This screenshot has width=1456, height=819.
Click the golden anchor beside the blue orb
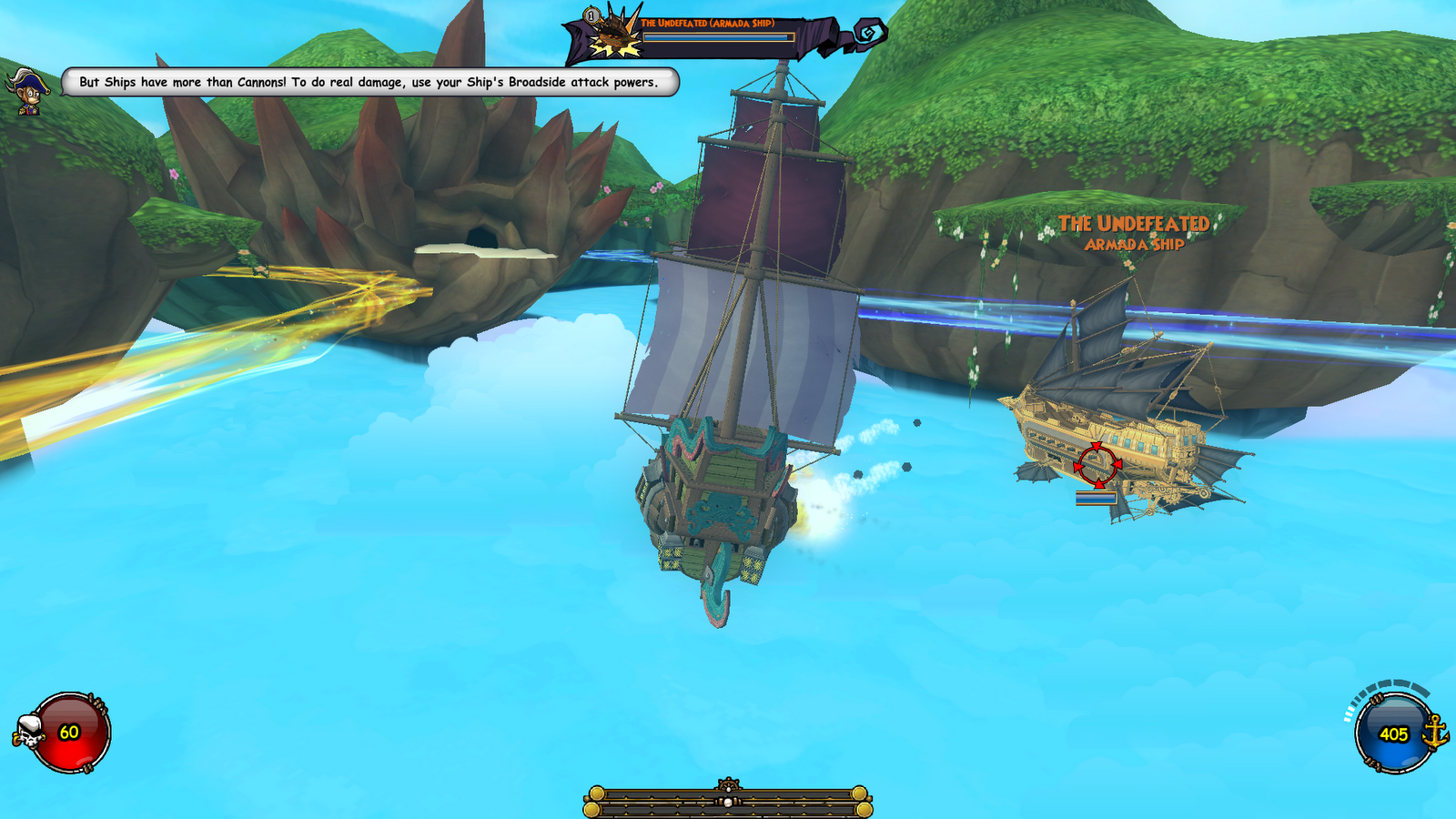tap(1436, 733)
